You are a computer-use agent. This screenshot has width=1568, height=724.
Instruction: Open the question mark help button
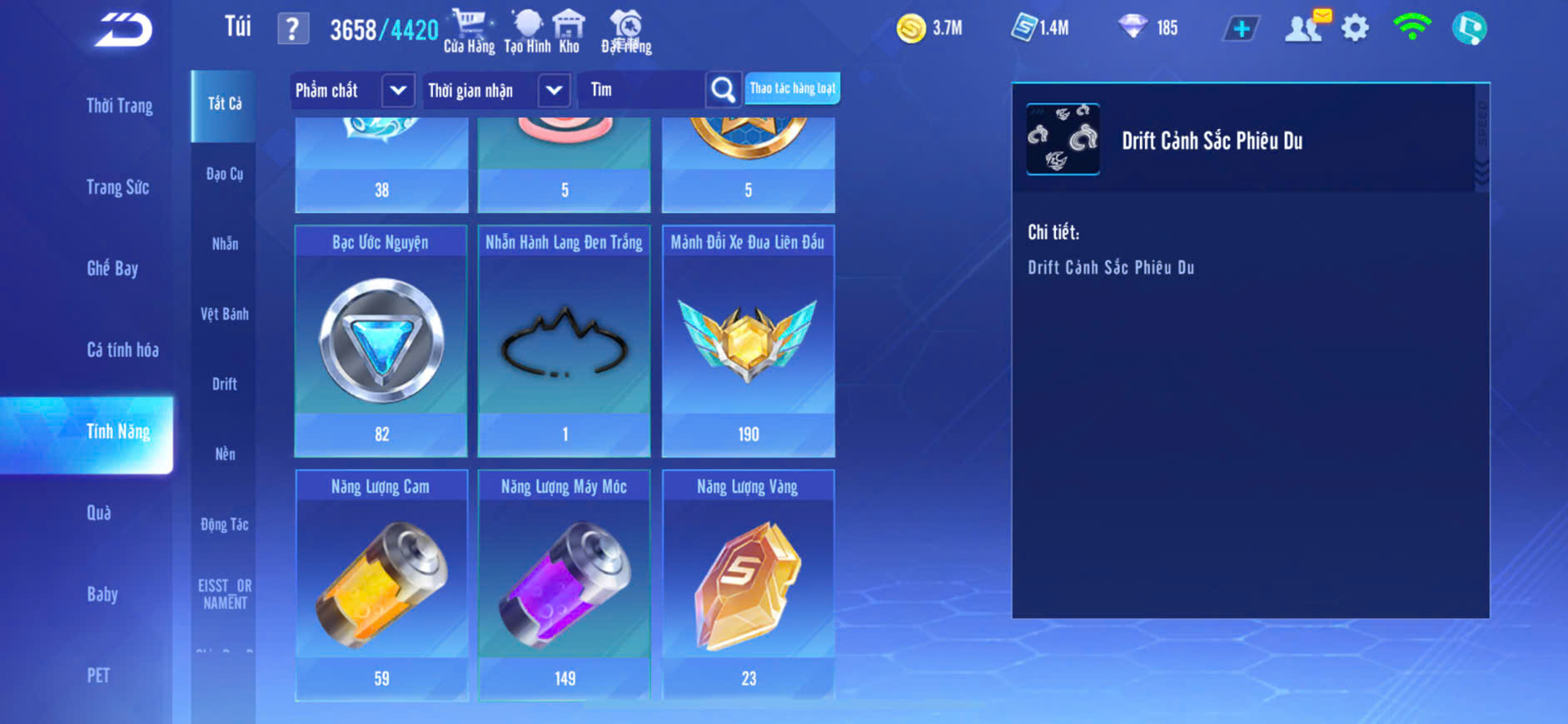point(292,29)
